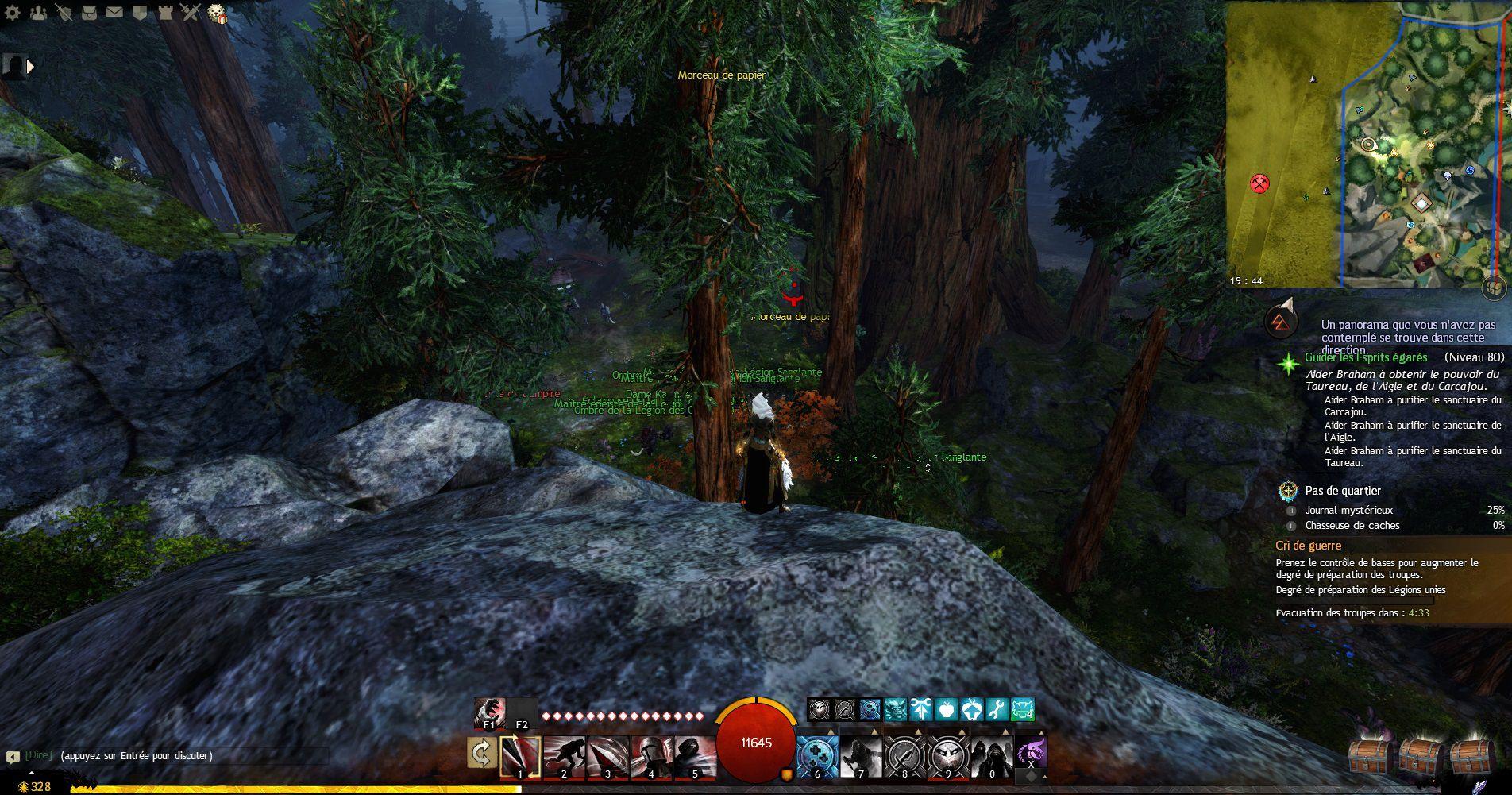1512x795 pixels.
Task: Open the lion gift-box trading post icon
Action: point(217,14)
